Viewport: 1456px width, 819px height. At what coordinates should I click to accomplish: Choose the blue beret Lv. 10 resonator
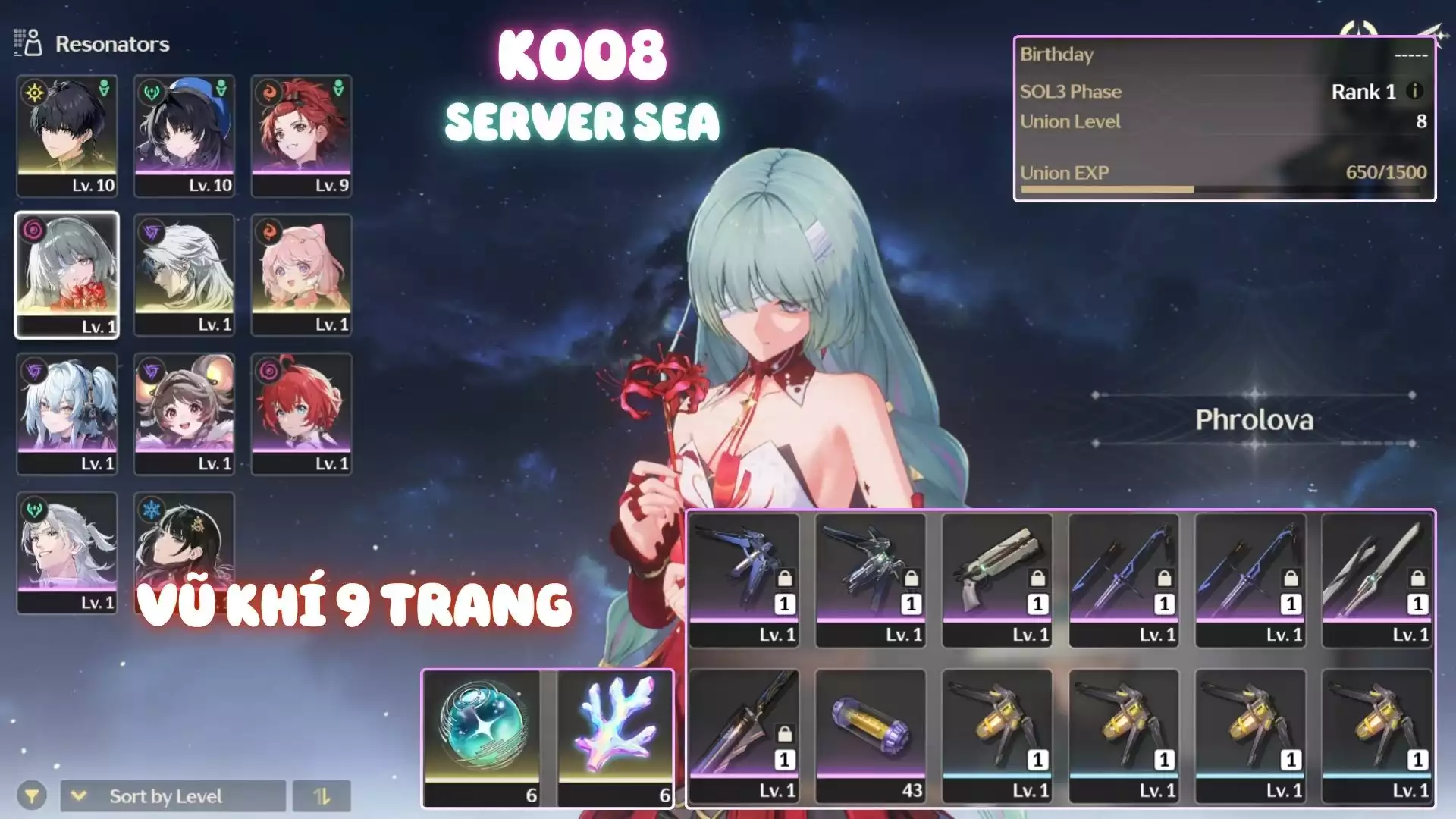[184, 135]
